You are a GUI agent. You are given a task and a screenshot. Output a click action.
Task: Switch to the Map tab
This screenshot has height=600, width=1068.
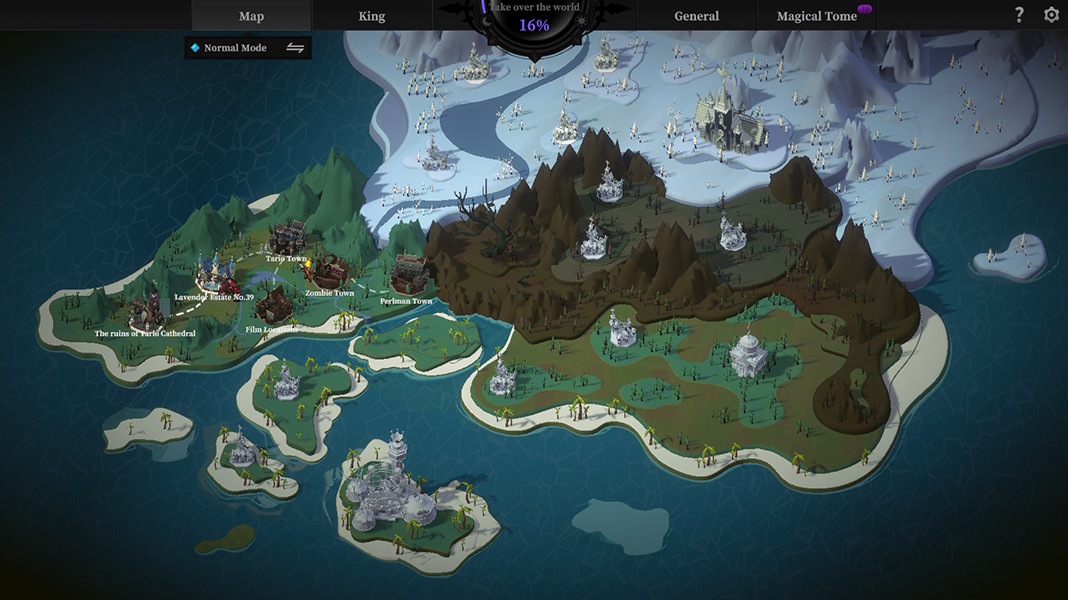point(251,16)
